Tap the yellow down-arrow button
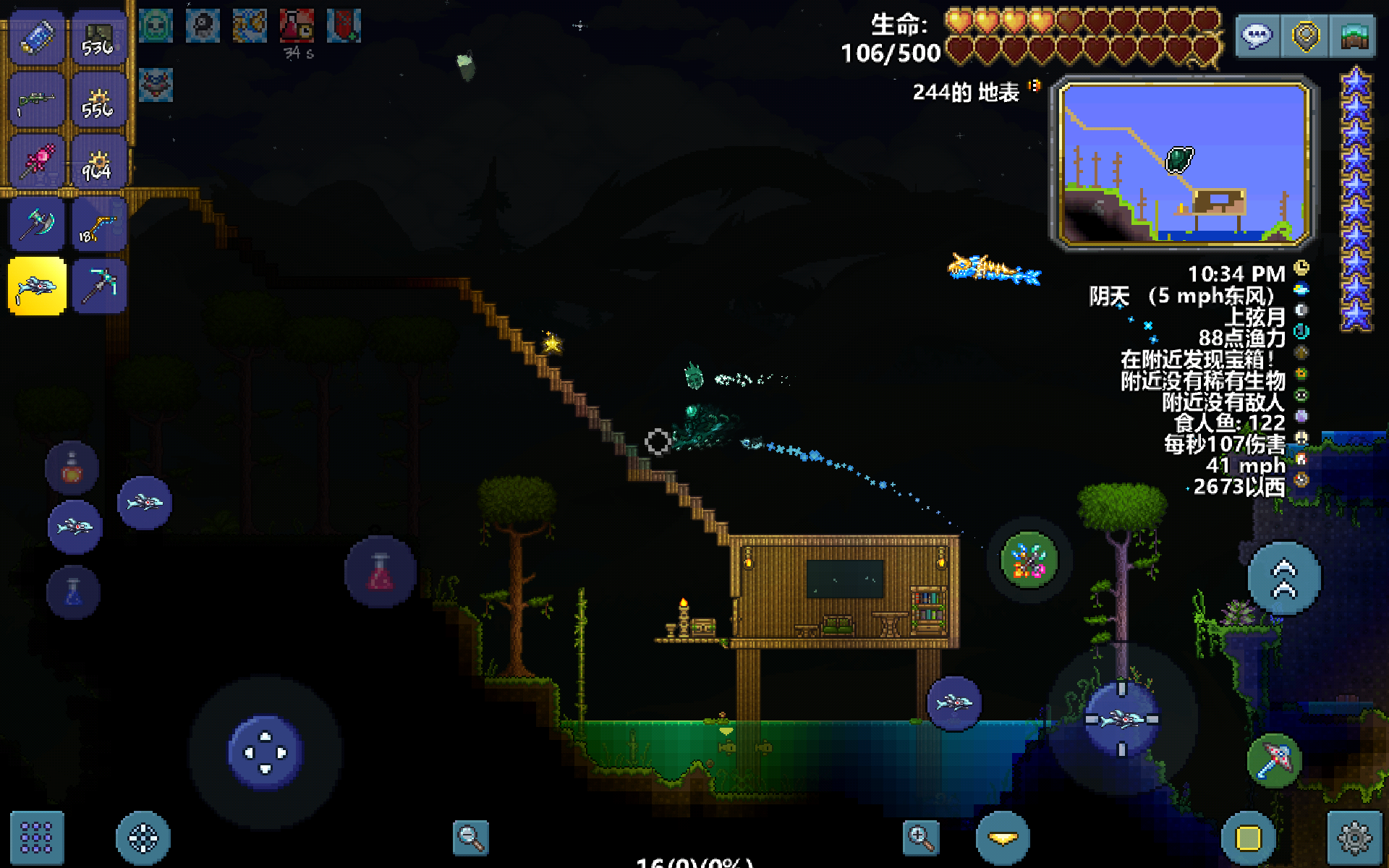 [1003, 838]
